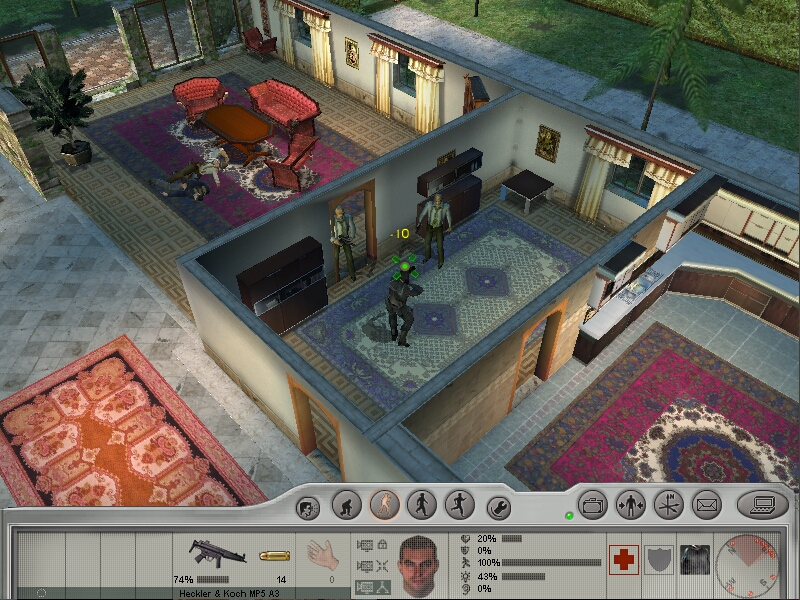Switch to the crouching stance
The height and width of the screenshot is (600, 800).
(x=346, y=504)
